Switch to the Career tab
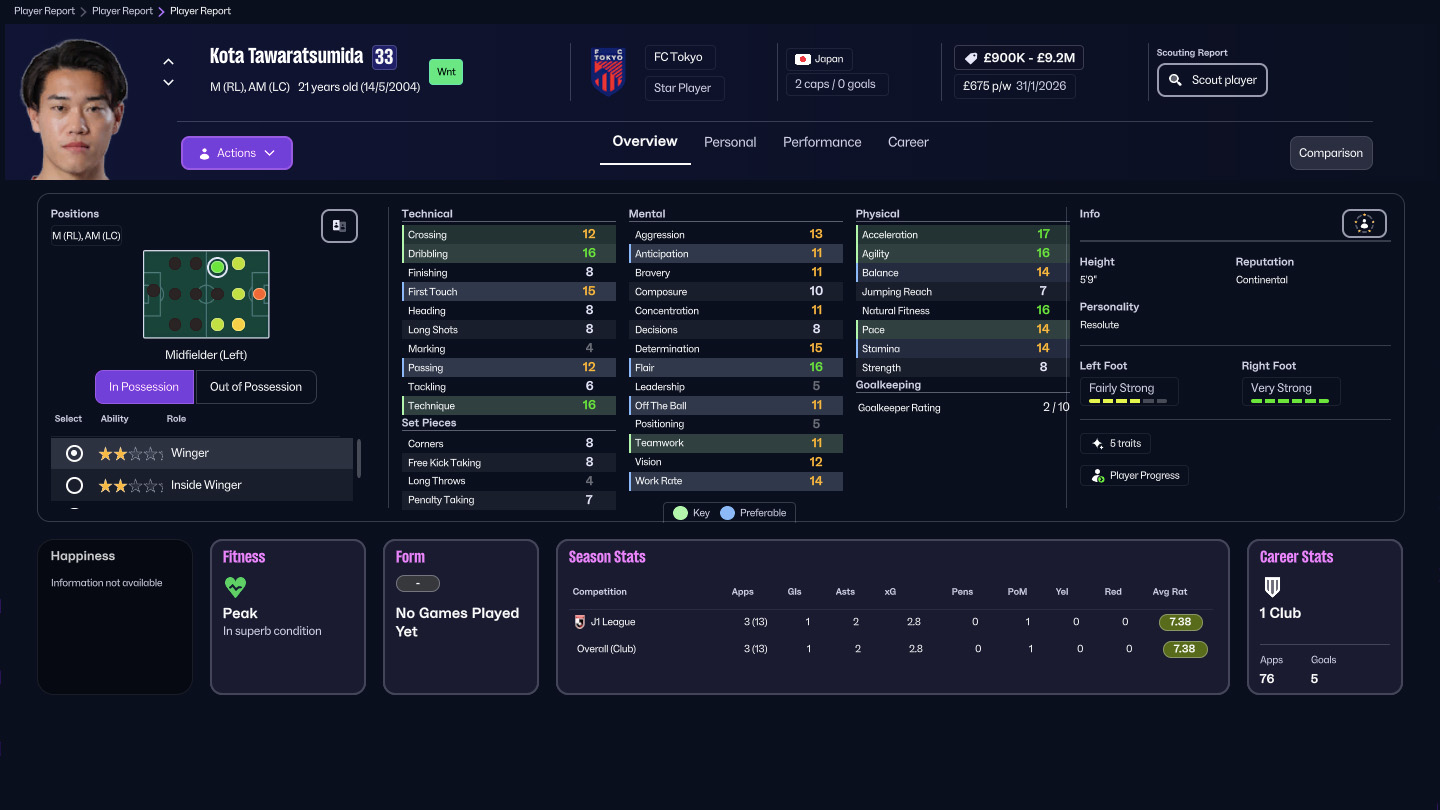Screen dimensions: 1440x810 (x=908, y=142)
